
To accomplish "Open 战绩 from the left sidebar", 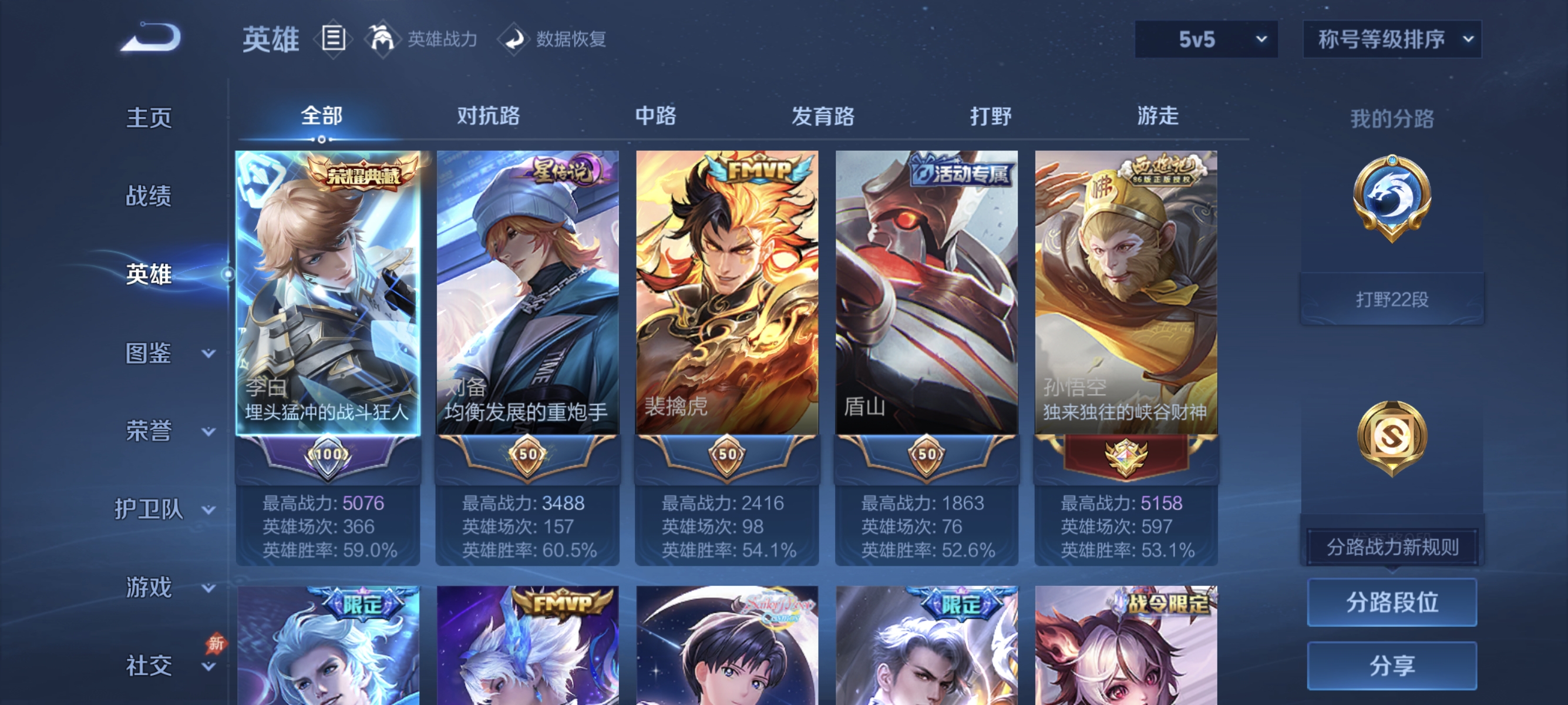I will tap(149, 197).
